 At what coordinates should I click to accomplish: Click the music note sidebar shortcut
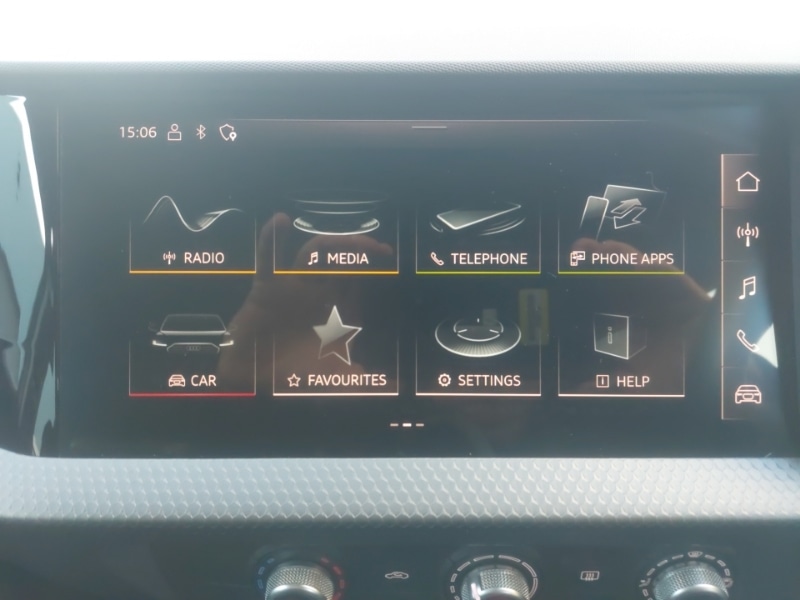point(746,288)
